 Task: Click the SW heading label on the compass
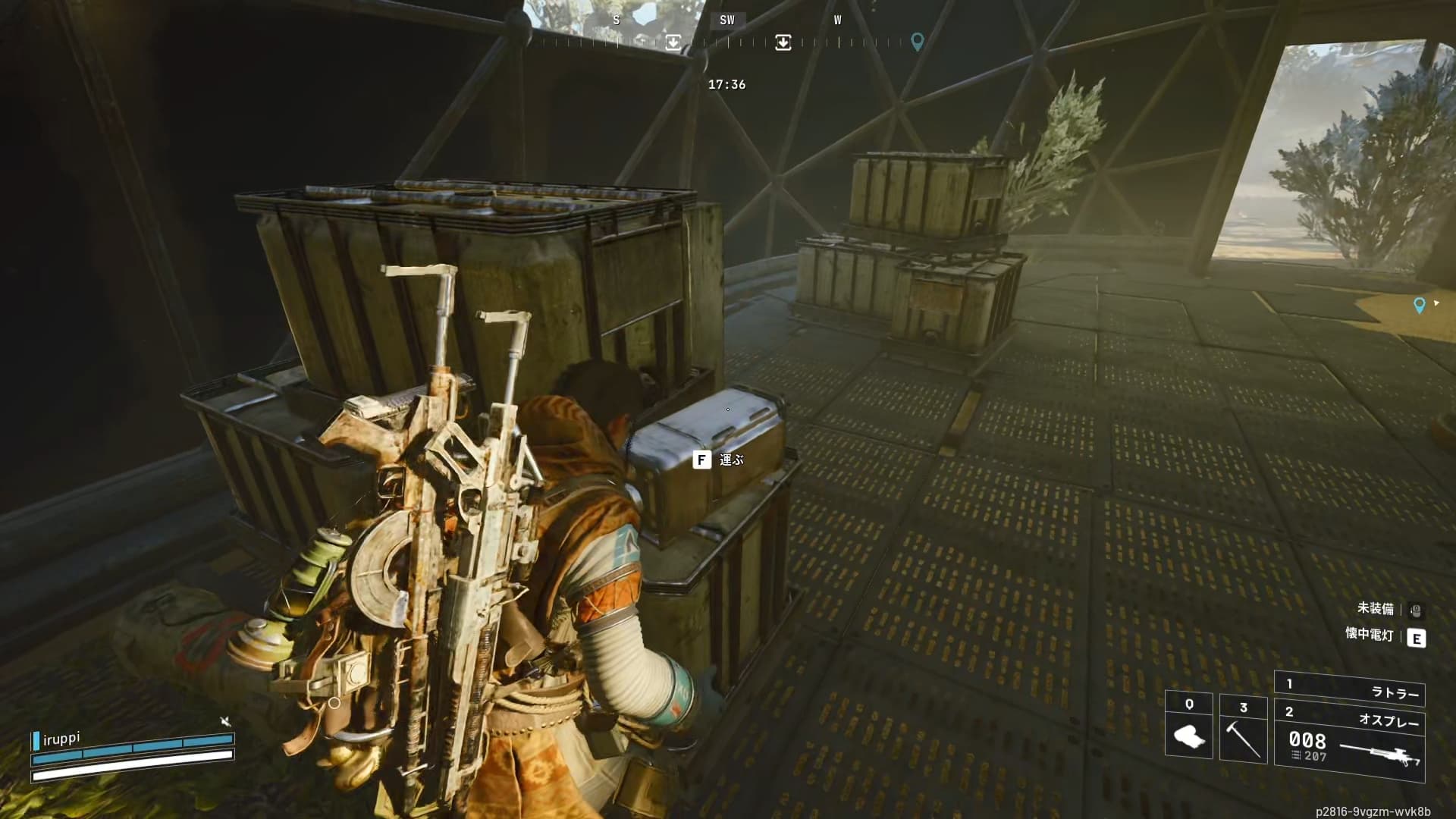tap(726, 20)
